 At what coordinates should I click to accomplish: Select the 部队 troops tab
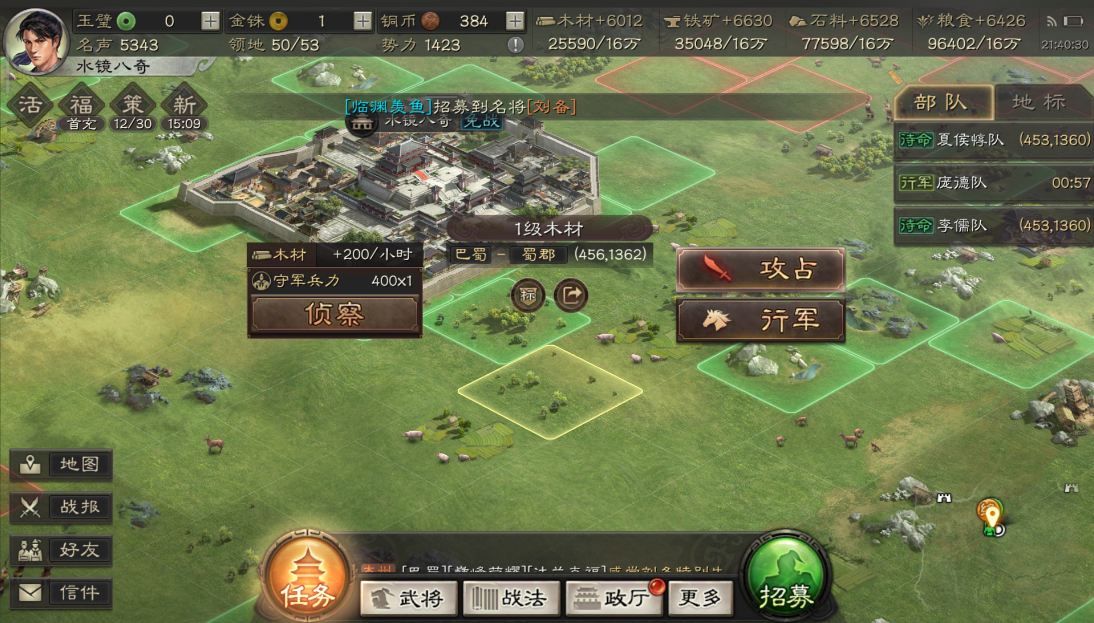coord(941,102)
